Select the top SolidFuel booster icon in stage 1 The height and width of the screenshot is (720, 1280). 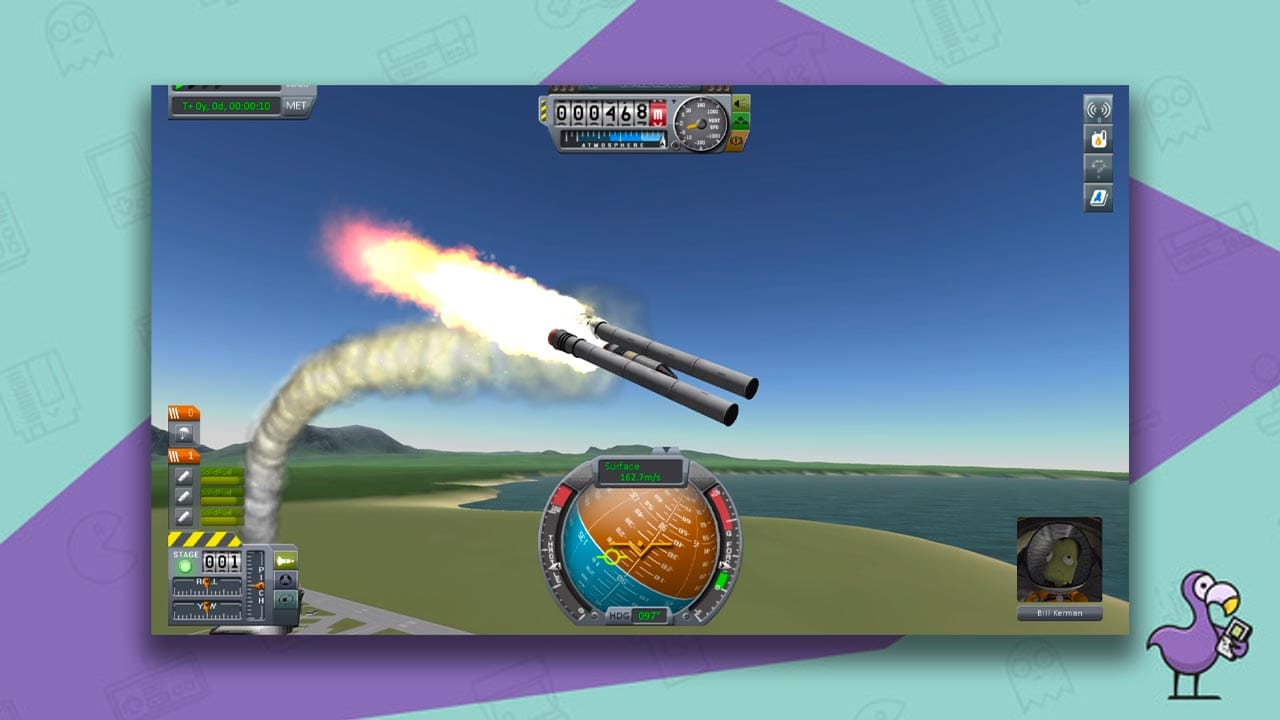tap(183, 477)
